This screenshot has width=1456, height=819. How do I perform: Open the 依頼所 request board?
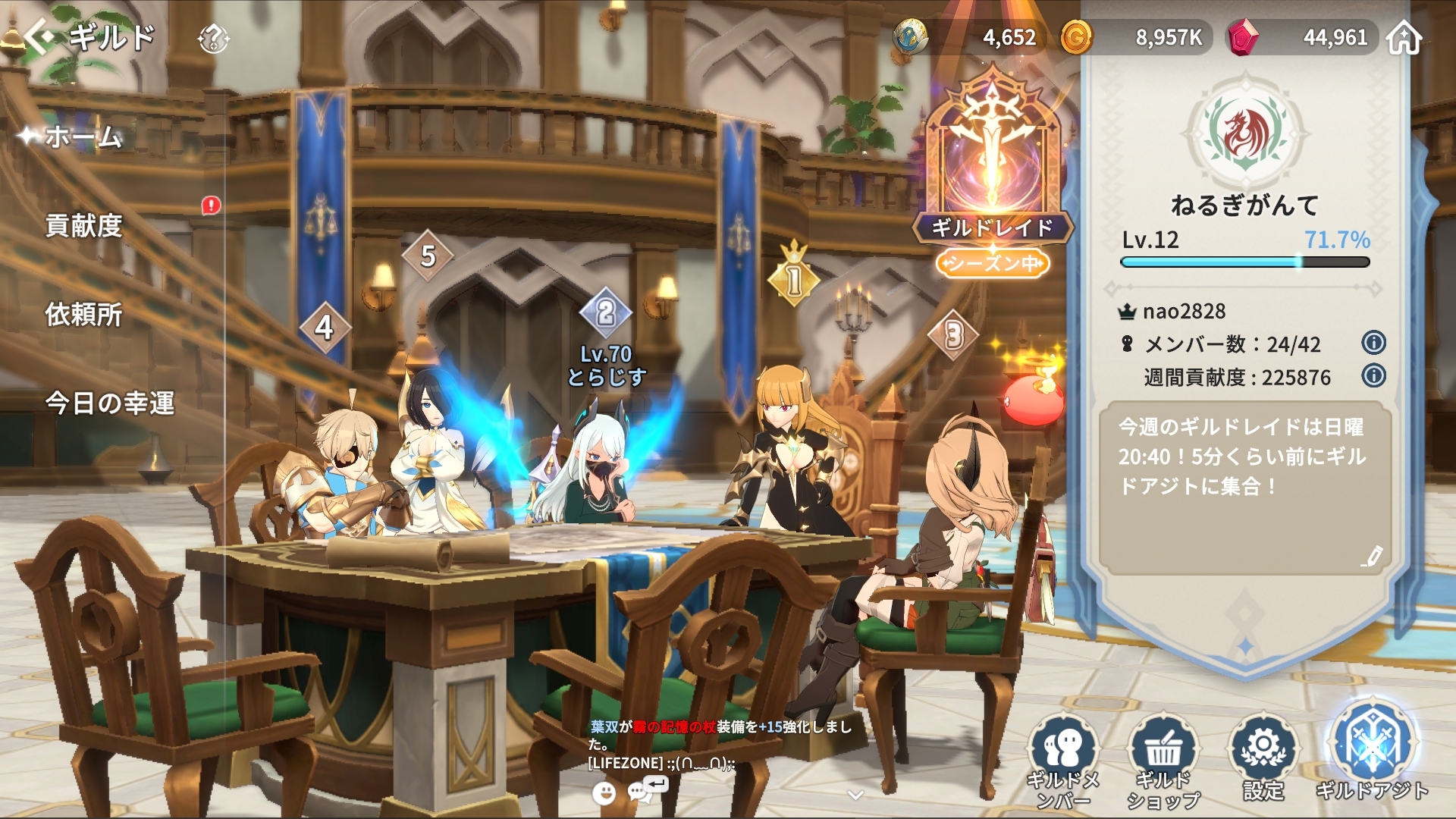[83, 315]
